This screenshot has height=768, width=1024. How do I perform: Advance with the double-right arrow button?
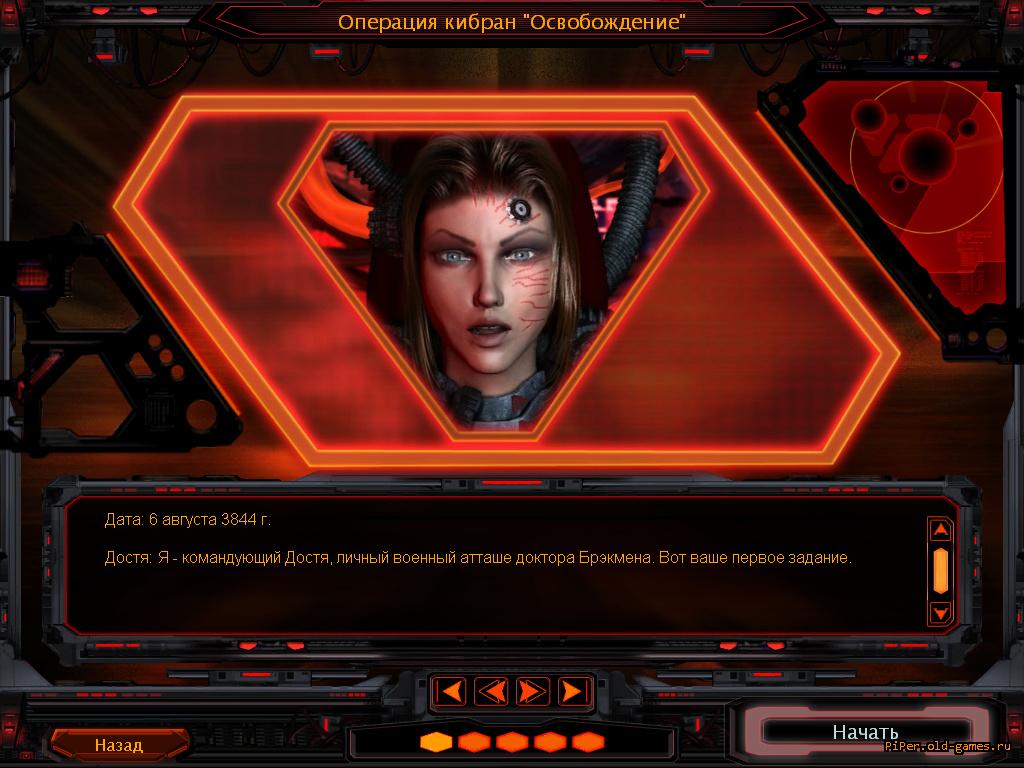532,691
